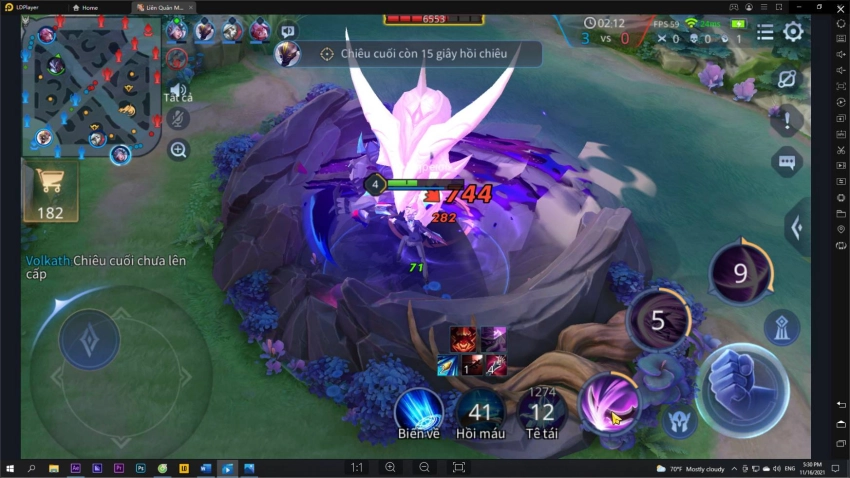Tap the second skill showing cooldown 5
This screenshot has height=478, width=850.
[657, 320]
